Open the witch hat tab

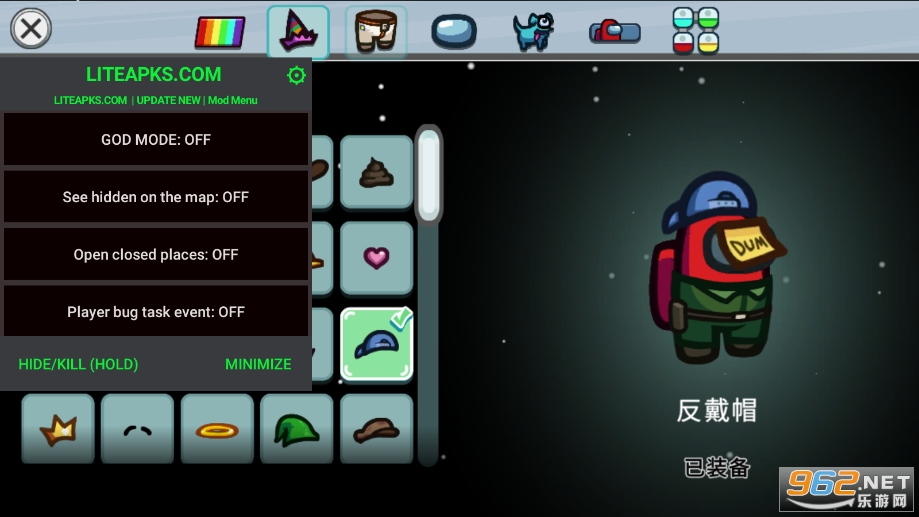[298, 31]
